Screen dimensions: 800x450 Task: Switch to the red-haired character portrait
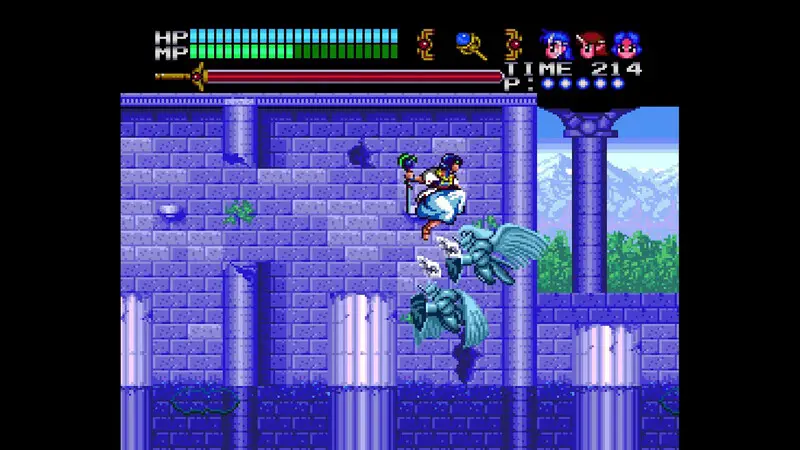[591, 45]
